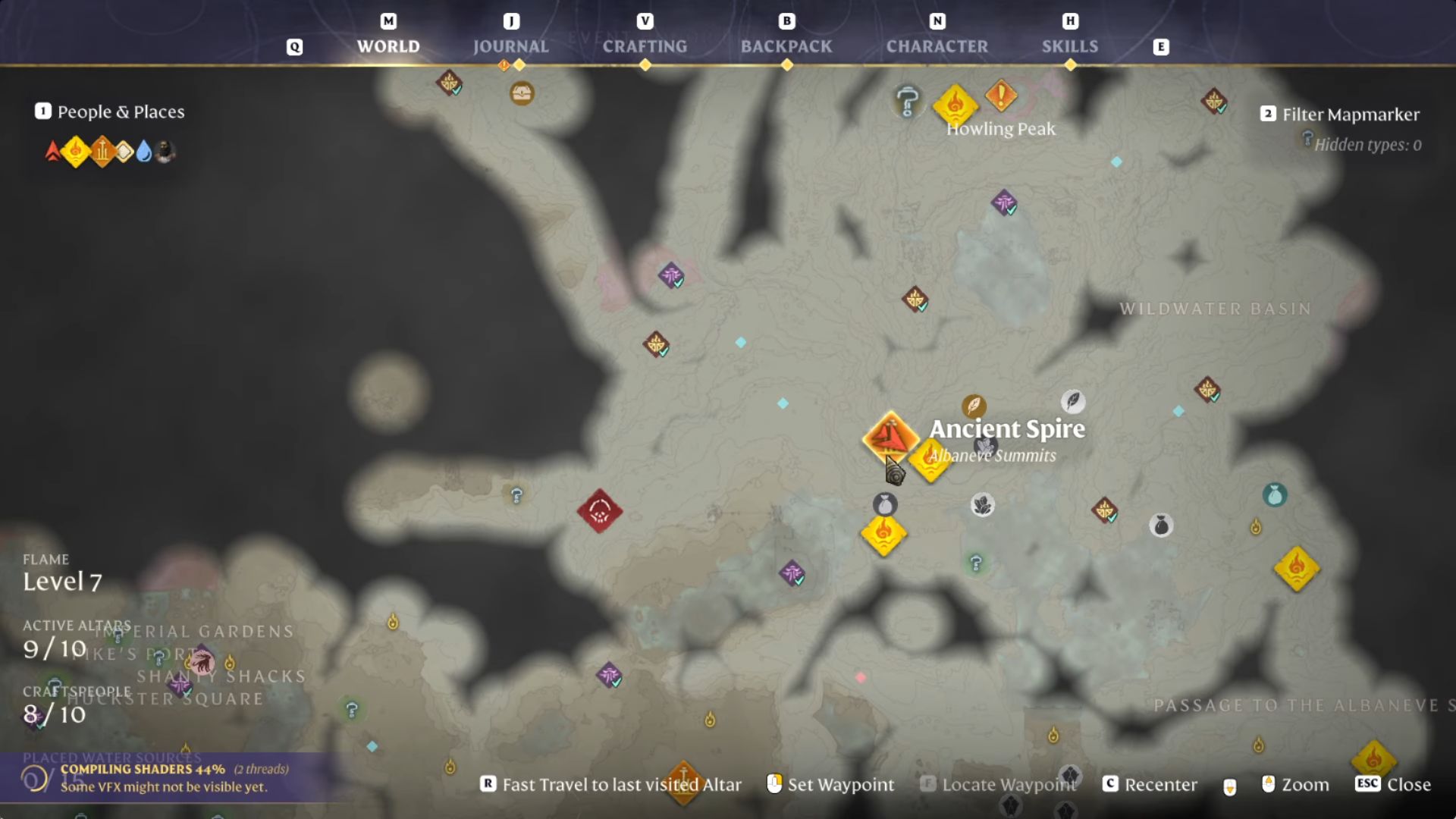Click the purple shrine marker in Wildwater Basin

coord(1005,204)
